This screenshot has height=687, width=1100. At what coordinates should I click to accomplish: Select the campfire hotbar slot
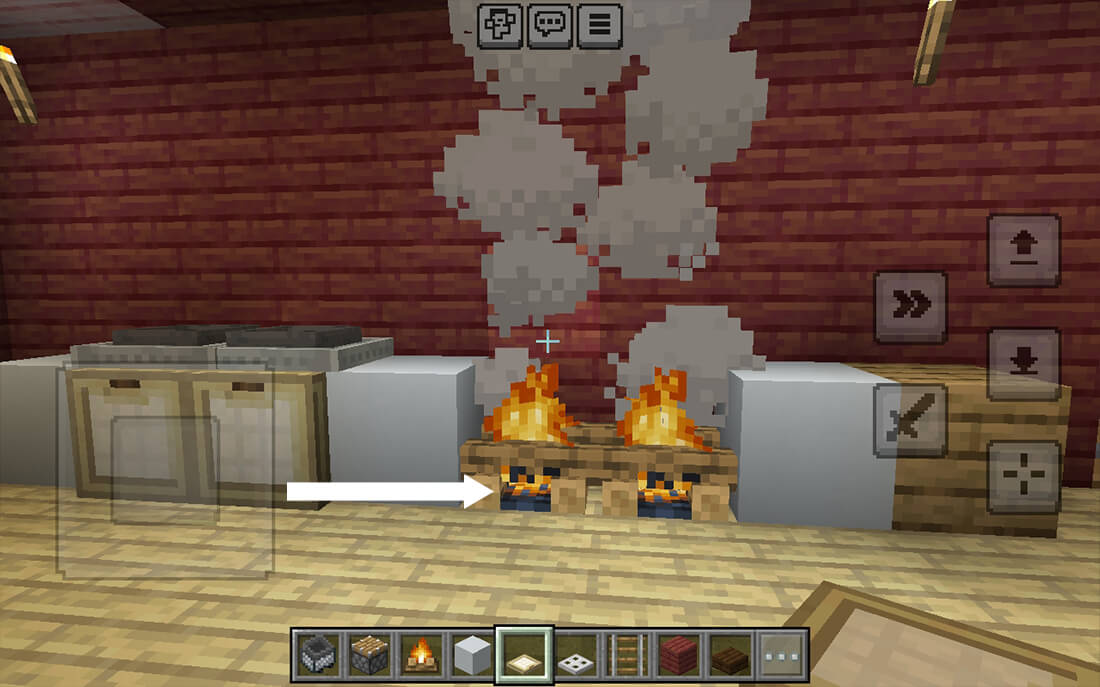(x=422, y=656)
